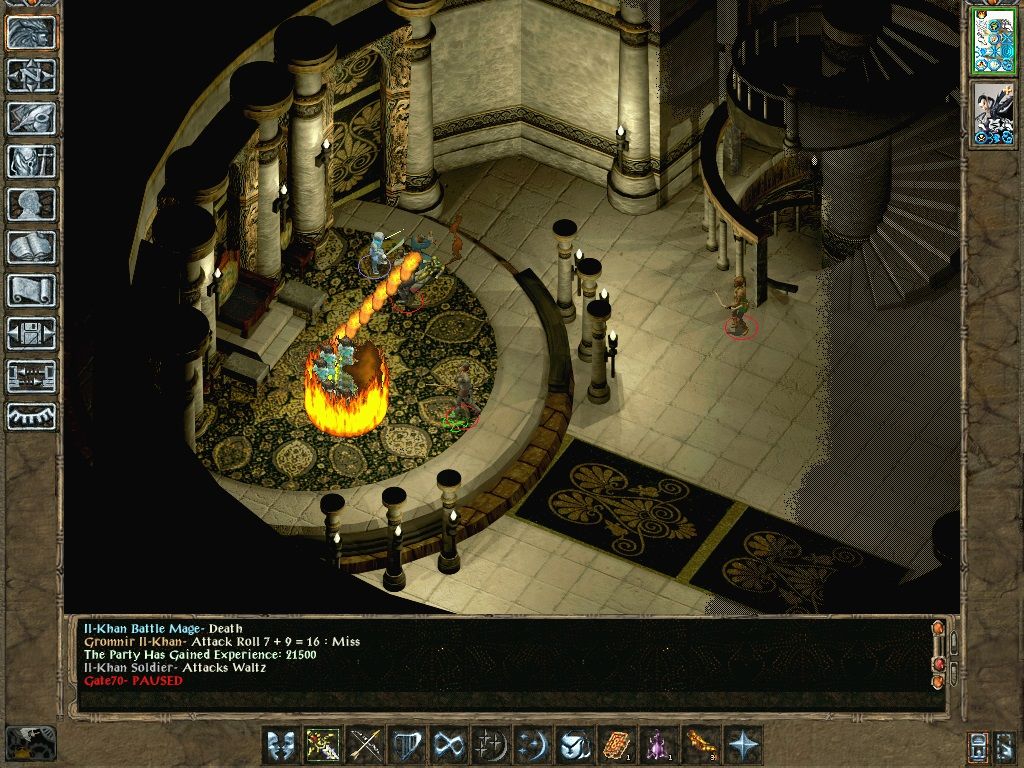Screen dimensions: 1024x768
Task: Use the purple potion quick item
Action: point(659,745)
